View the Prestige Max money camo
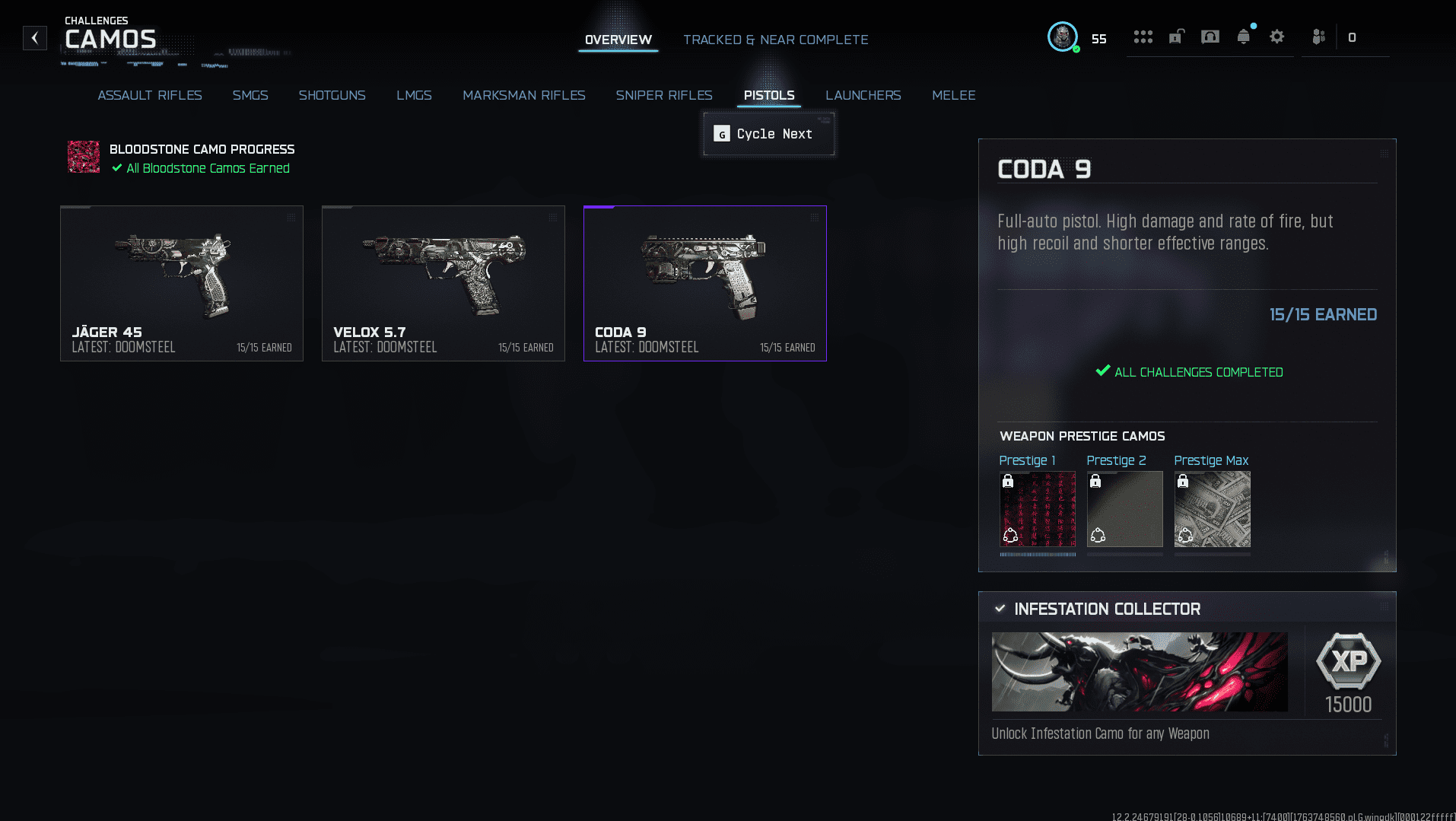The image size is (1456, 821). point(1212,509)
